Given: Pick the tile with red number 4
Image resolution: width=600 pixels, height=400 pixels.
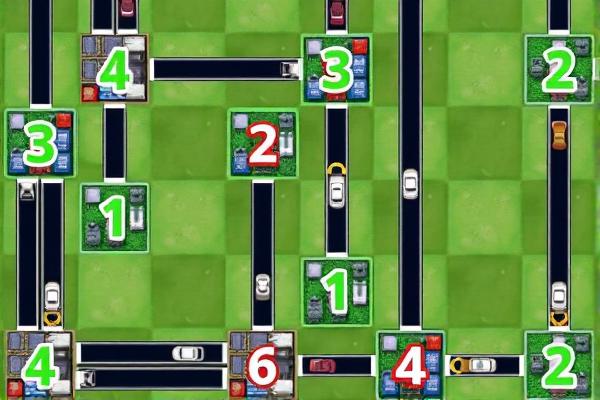Looking at the screenshot, I should tap(410, 367).
